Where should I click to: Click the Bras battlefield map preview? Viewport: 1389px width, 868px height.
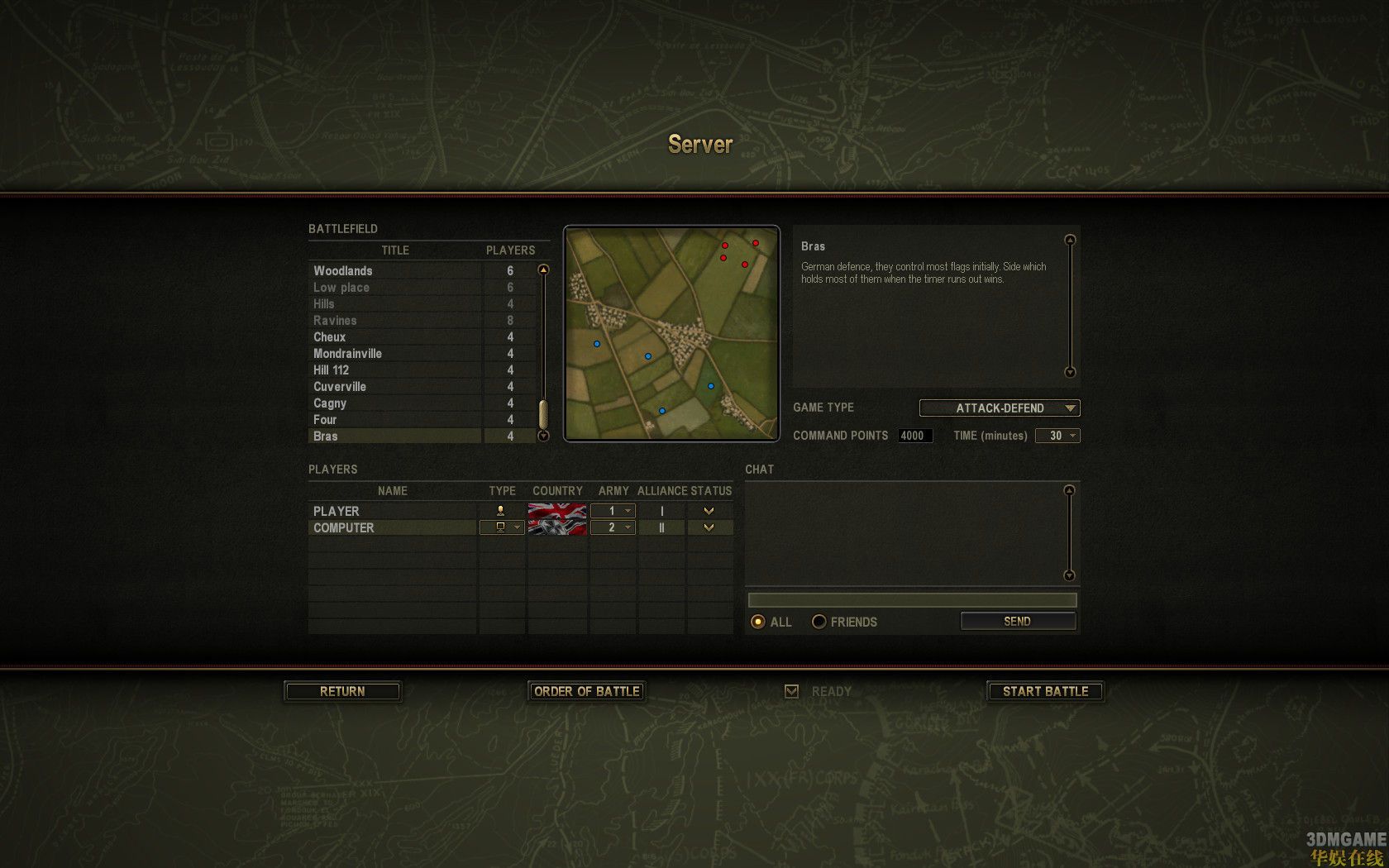point(671,333)
